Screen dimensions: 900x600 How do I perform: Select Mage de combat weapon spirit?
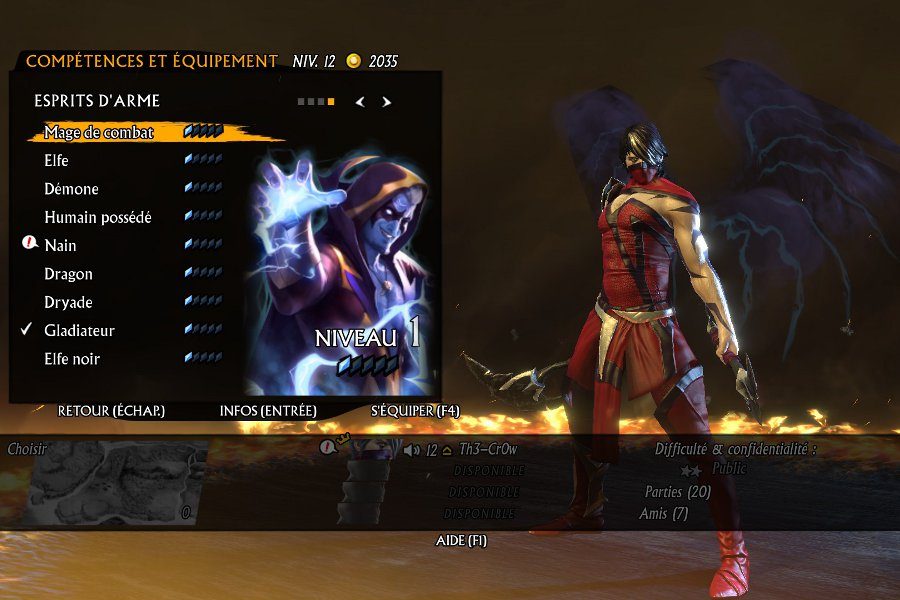99,132
